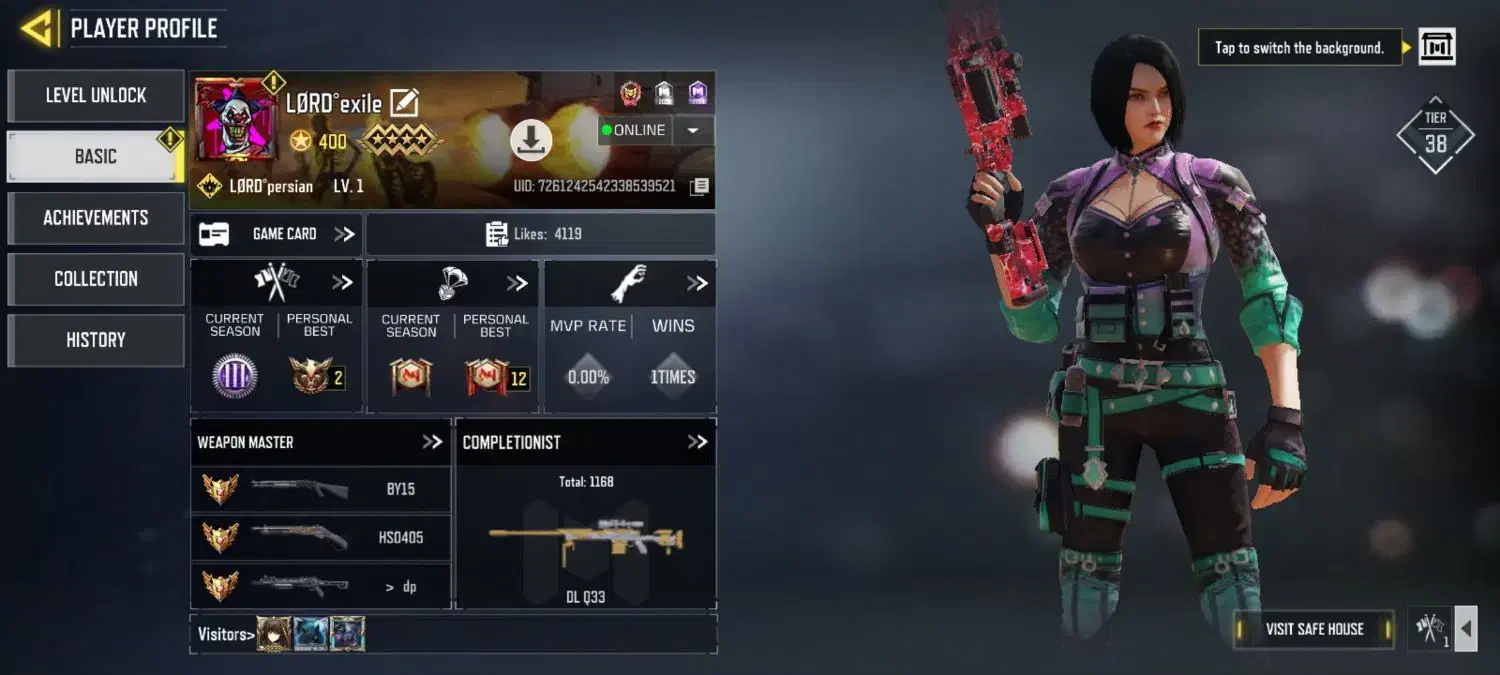
Task: Click the Likes 4119 bar
Action: (540, 234)
